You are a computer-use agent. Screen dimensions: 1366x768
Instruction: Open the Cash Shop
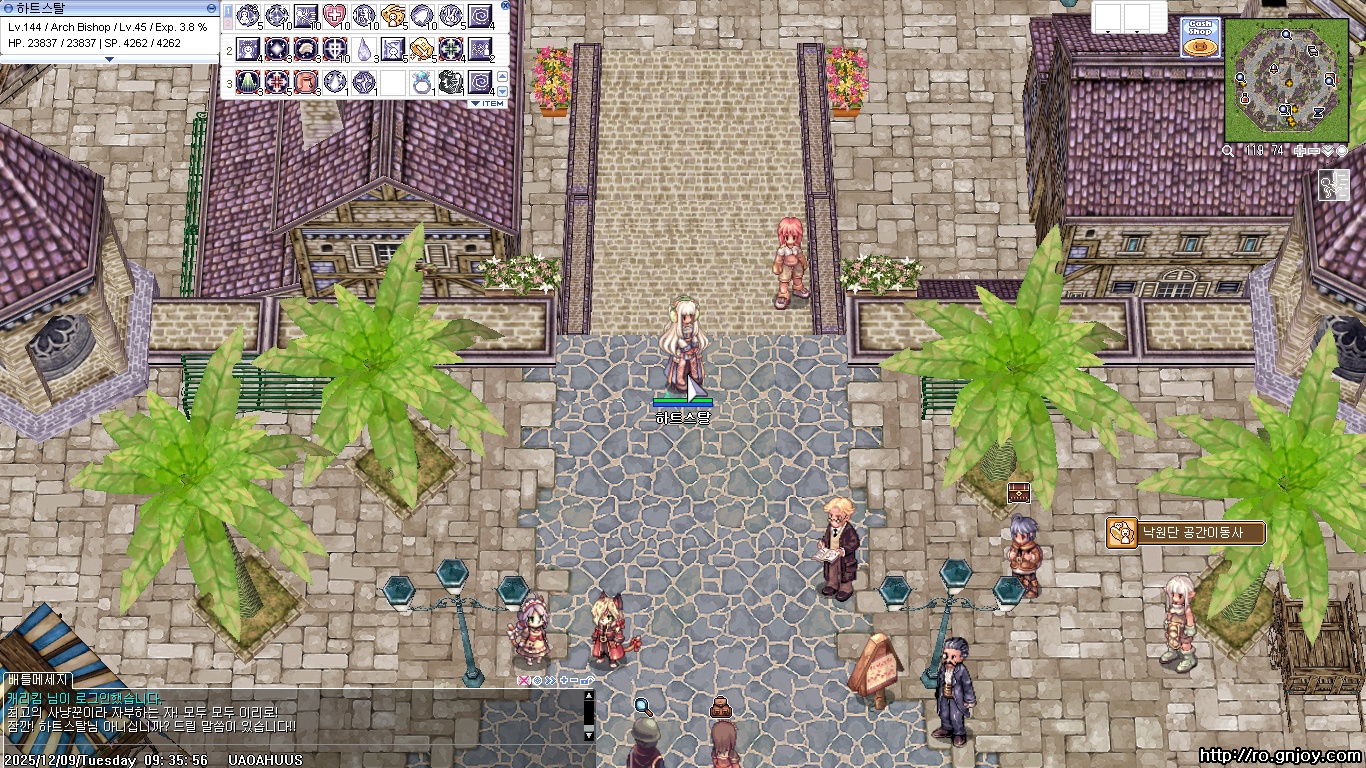pyautogui.click(x=1199, y=37)
